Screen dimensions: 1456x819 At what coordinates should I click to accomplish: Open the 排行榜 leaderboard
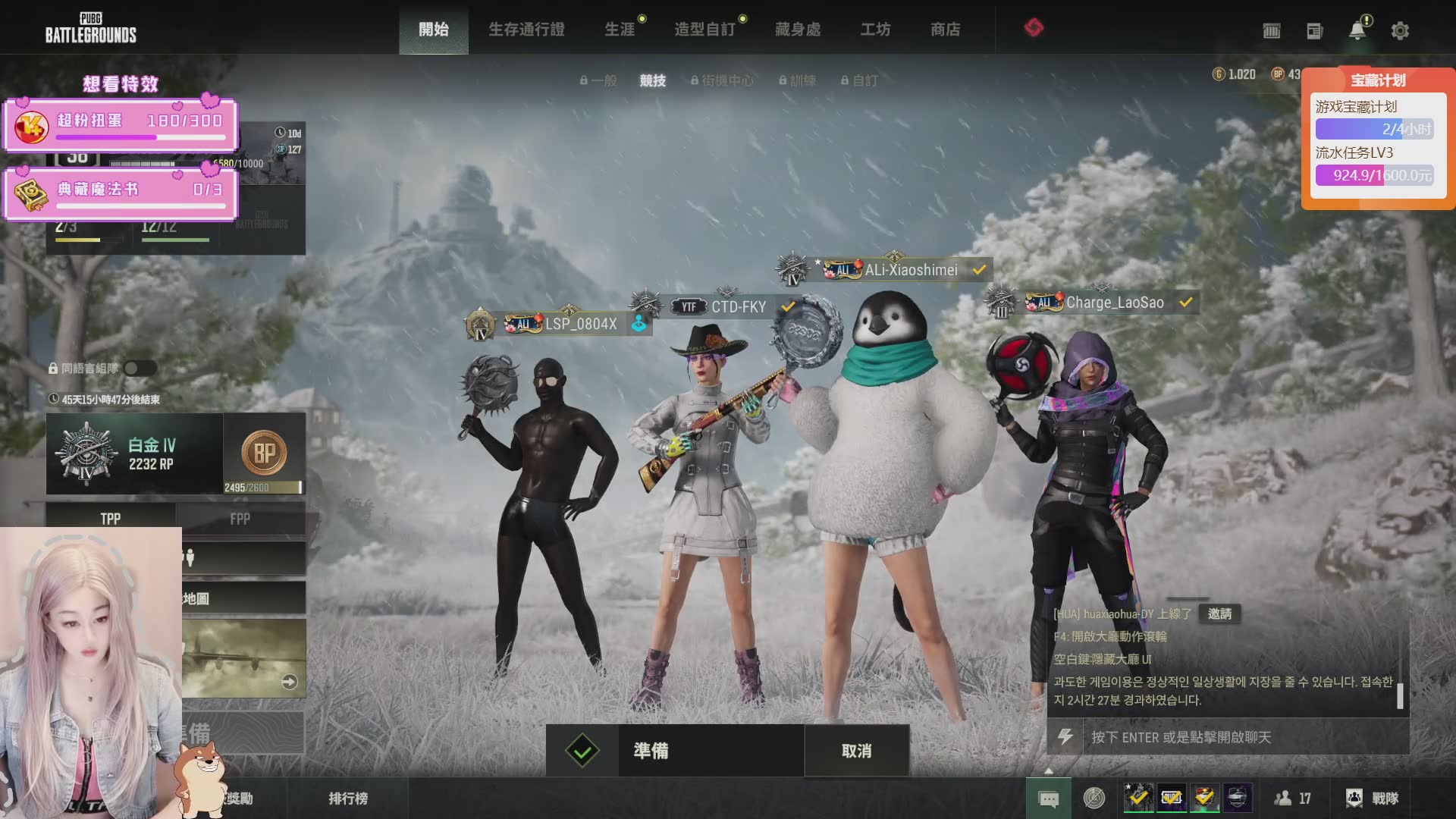click(x=348, y=799)
